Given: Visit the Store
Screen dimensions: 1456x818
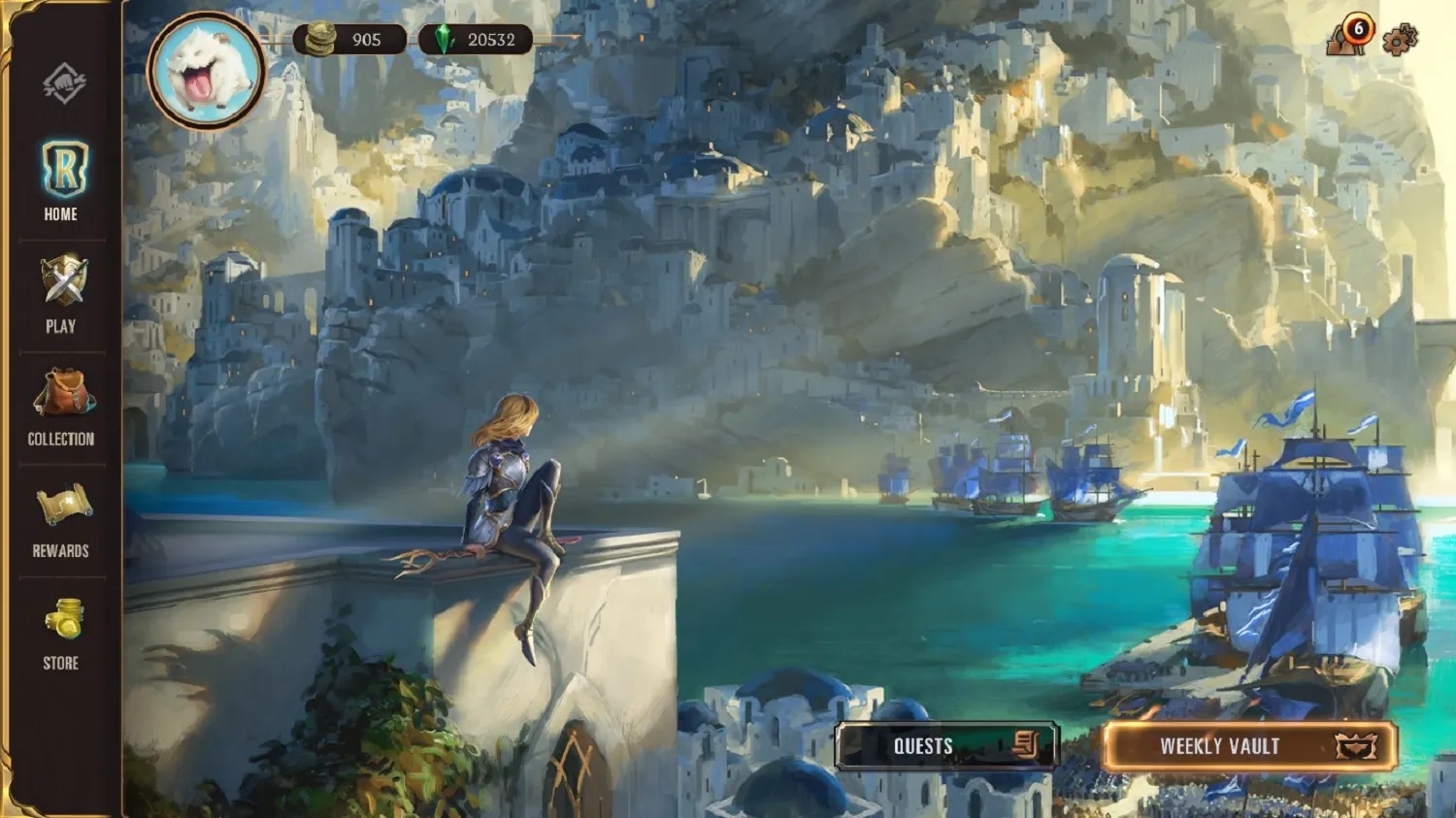Looking at the screenshot, I should pyautogui.click(x=62, y=633).
